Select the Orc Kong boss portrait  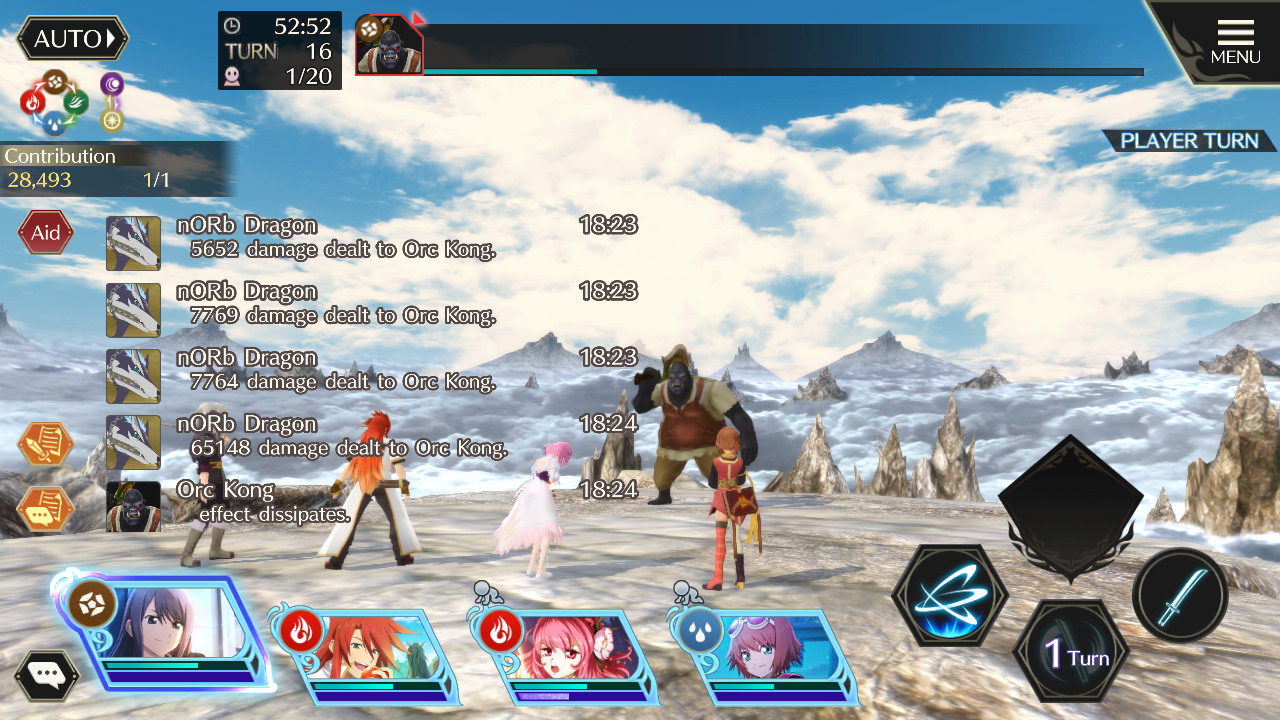click(x=389, y=45)
